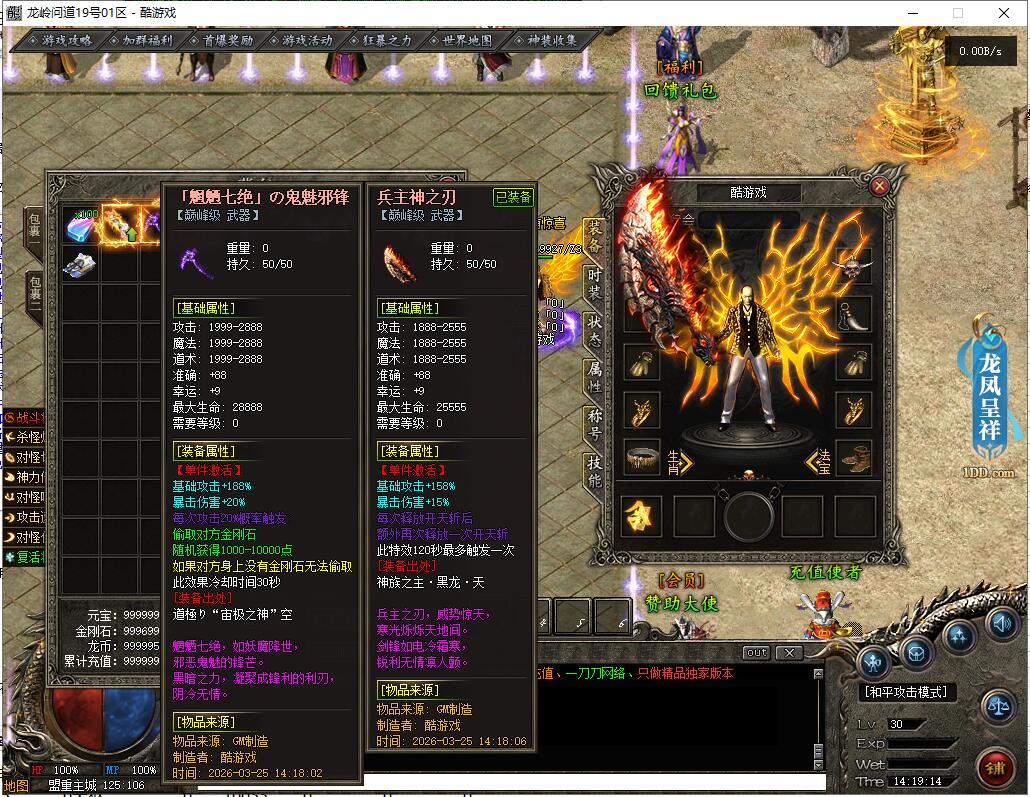This screenshot has height=797, width=1030.
Task: Switch to the 时装 costume tab
Action: point(595,281)
